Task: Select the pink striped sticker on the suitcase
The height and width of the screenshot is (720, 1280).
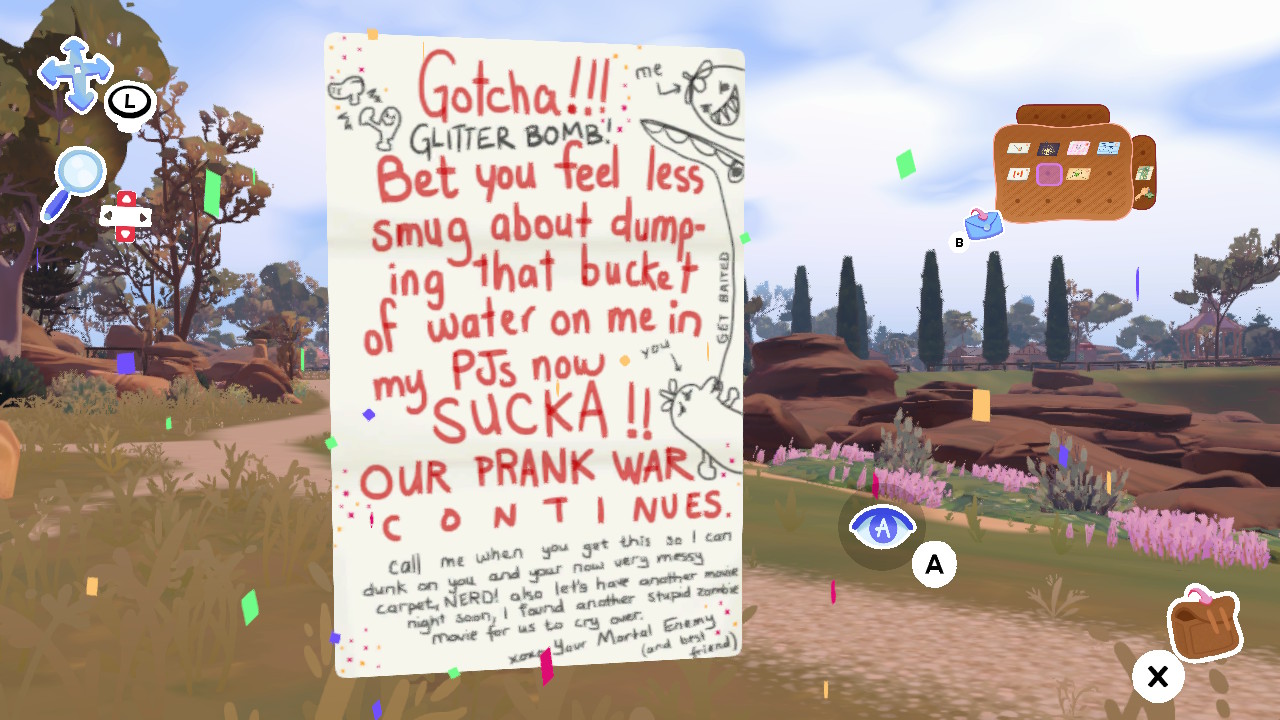Action: (1079, 148)
